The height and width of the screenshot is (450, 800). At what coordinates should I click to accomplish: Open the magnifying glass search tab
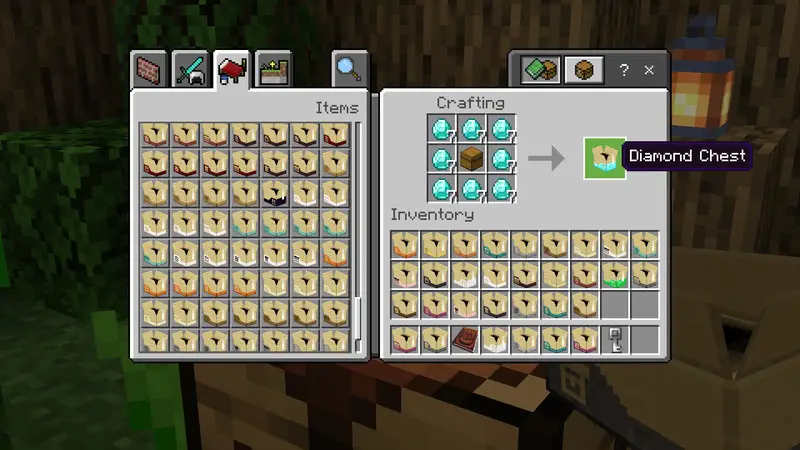pos(349,68)
